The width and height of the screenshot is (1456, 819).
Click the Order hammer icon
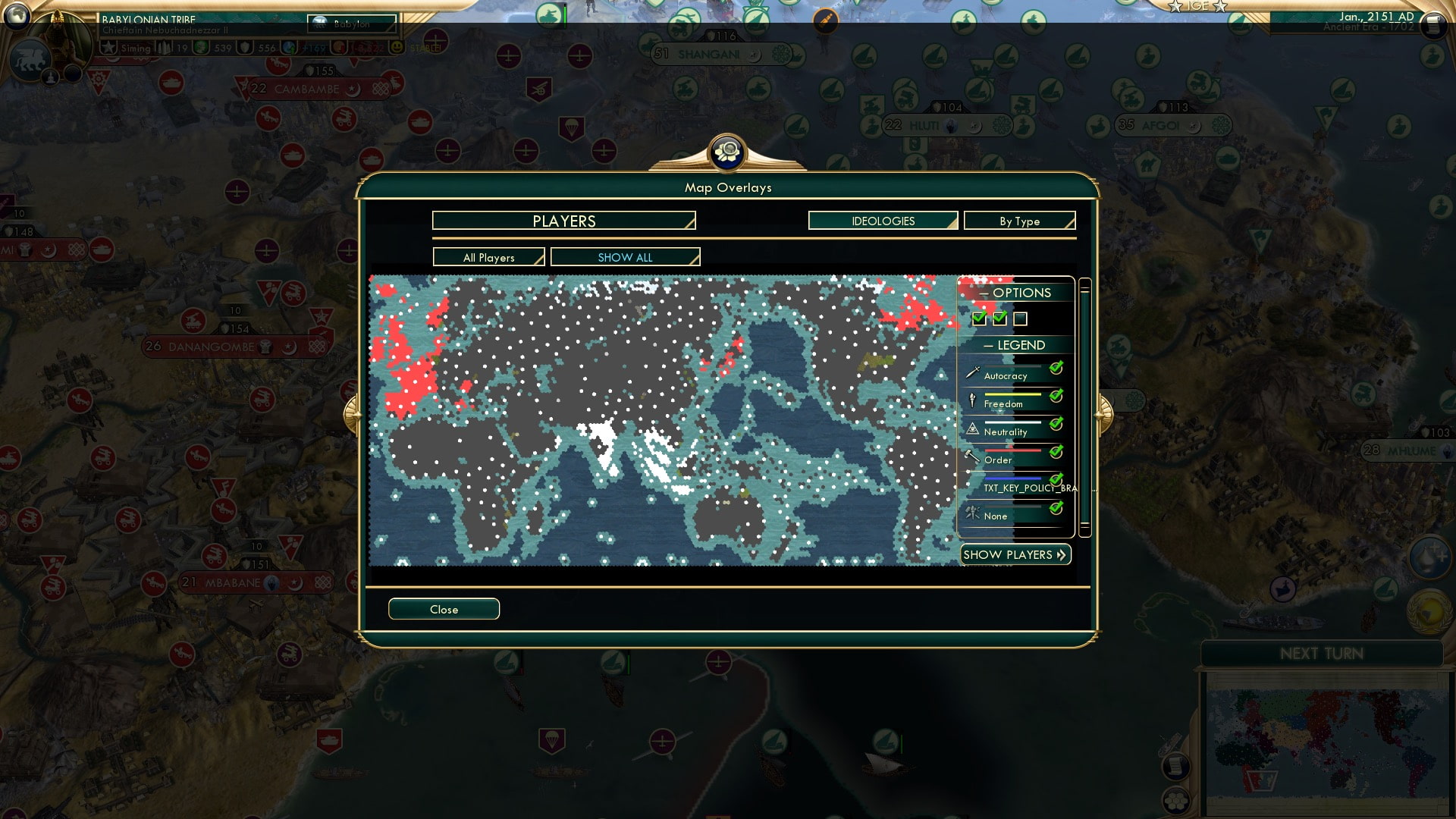972,457
